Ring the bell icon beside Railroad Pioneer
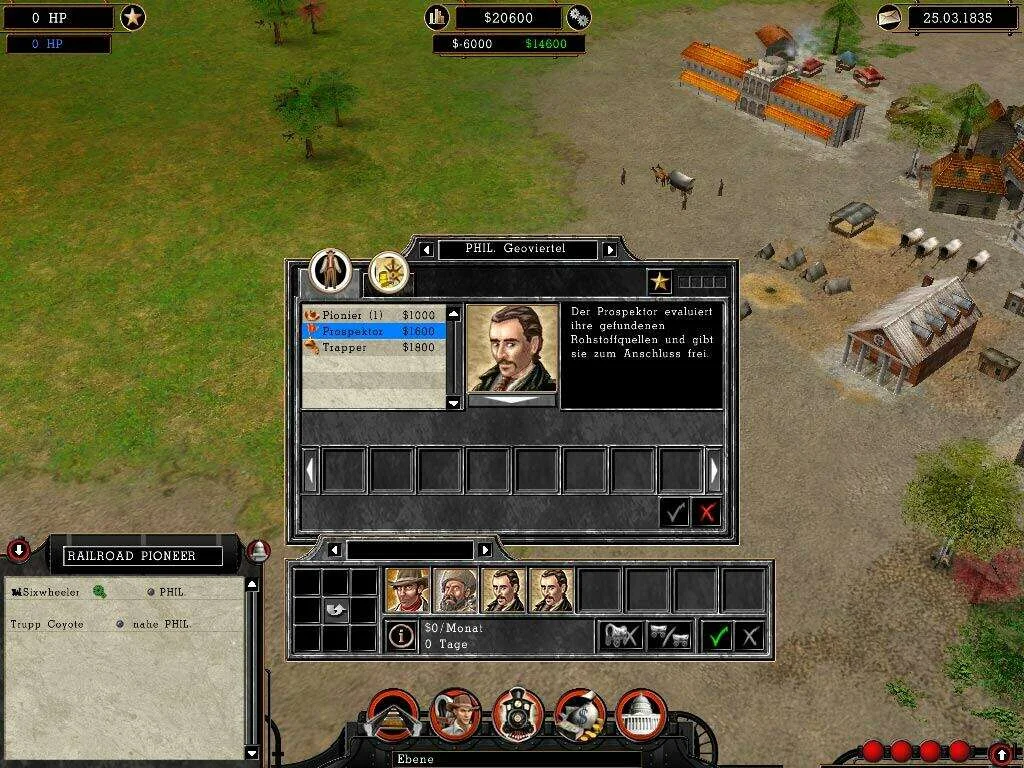The width and height of the screenshot is (1024, 768). point(258,551)
